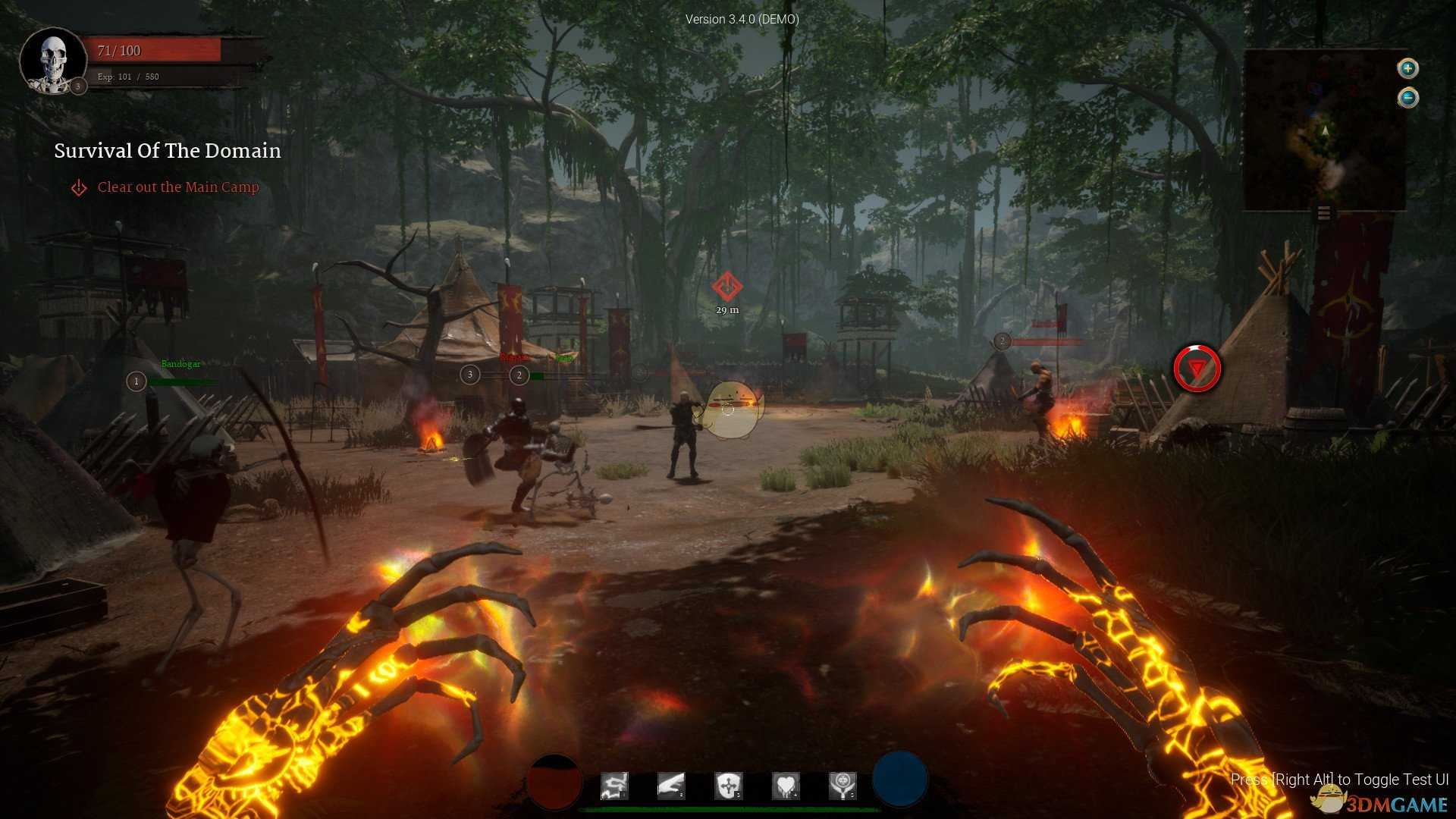Screen dimensions: 1456x819
Task: Select the claw swipe spell icon
Action: (670, 786)
